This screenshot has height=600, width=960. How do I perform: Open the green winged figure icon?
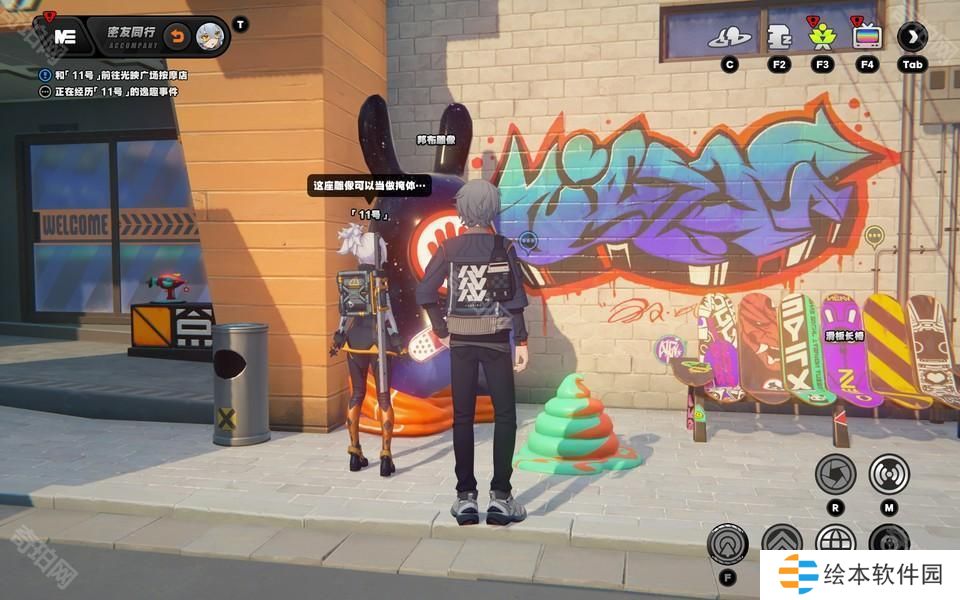[822, 38]
